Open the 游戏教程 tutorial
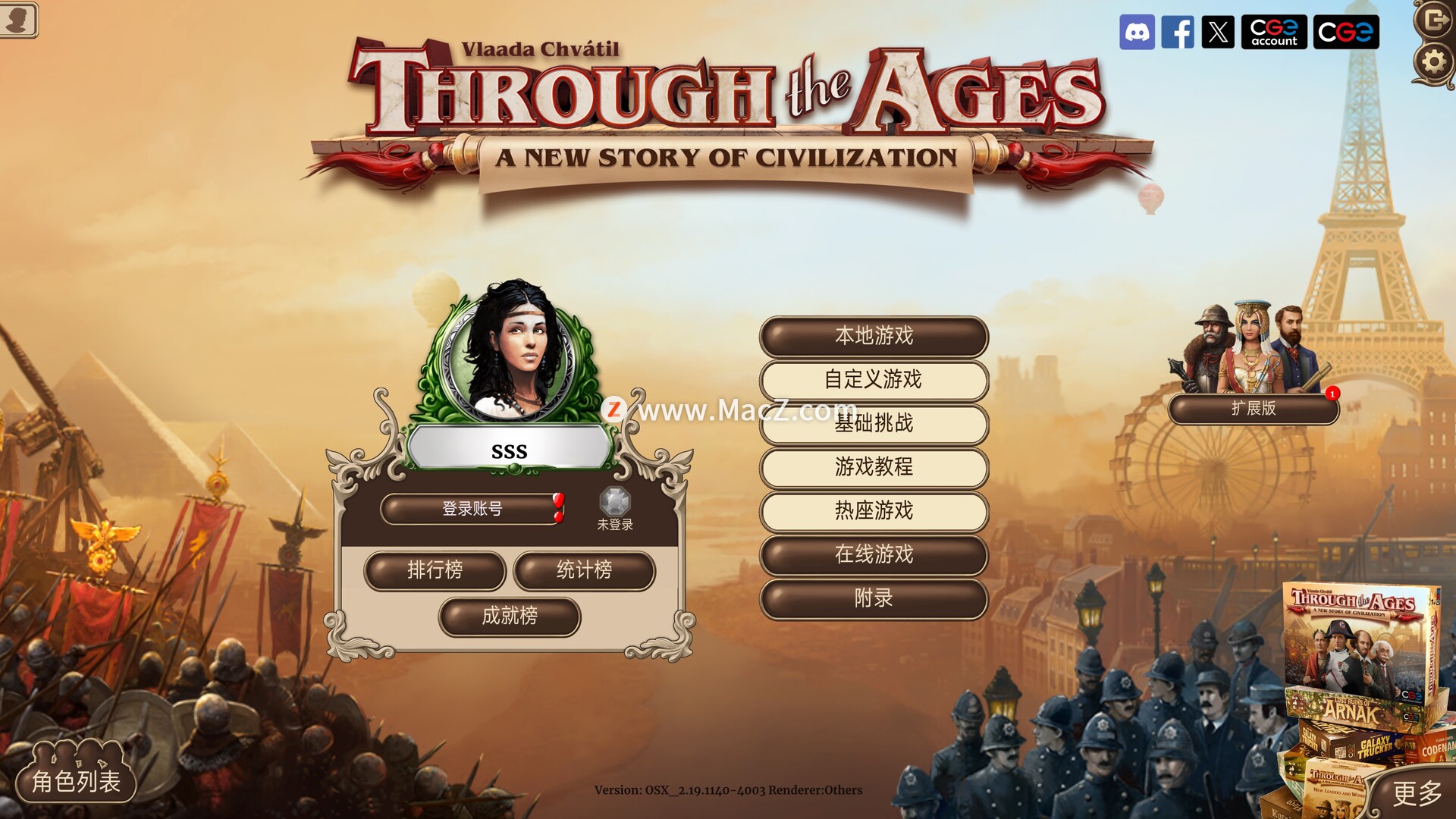This screenshot has height=819, width=1456. click(x=874, y=467)
